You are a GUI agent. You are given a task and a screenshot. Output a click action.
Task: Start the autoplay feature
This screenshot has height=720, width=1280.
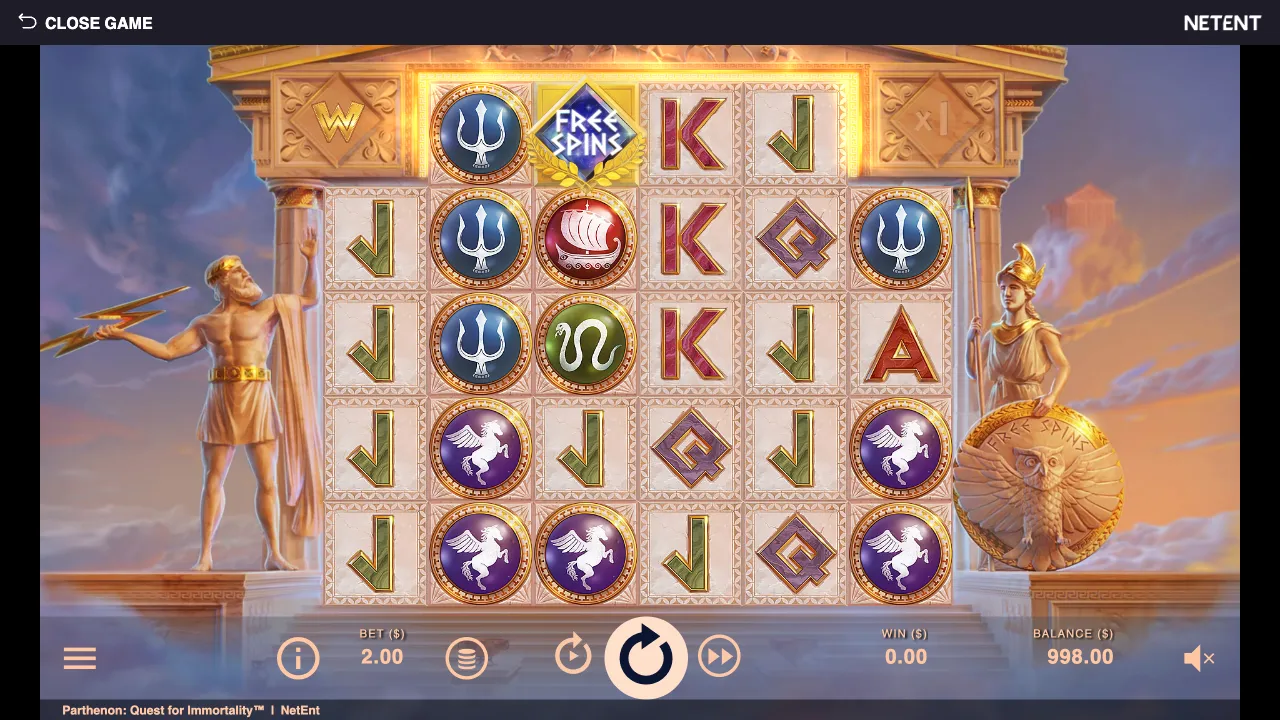pyautogui.click(x=571, y=658)
